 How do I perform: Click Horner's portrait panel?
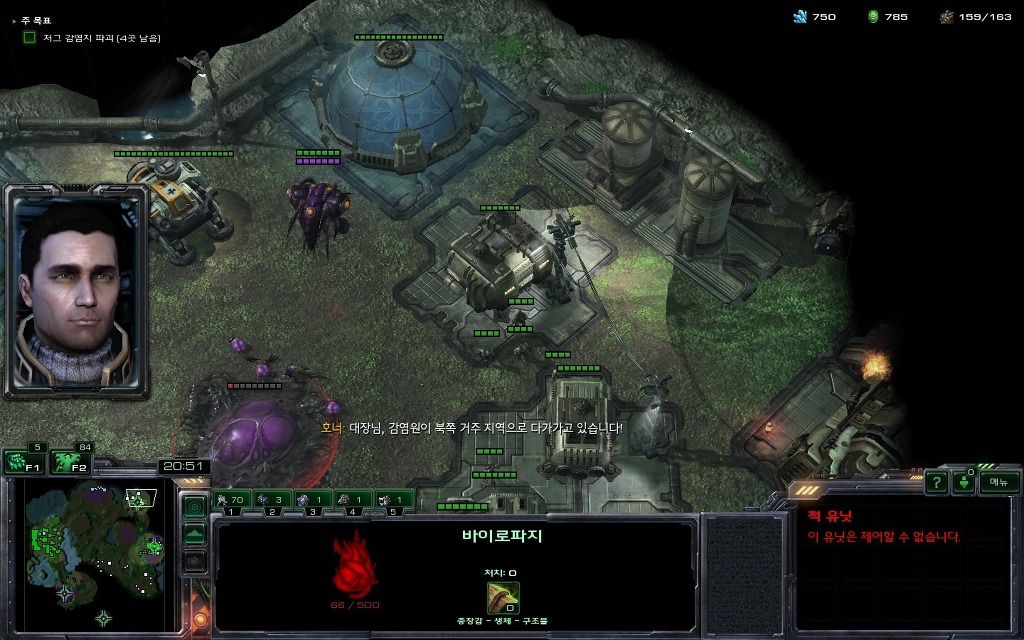point(76,290)
